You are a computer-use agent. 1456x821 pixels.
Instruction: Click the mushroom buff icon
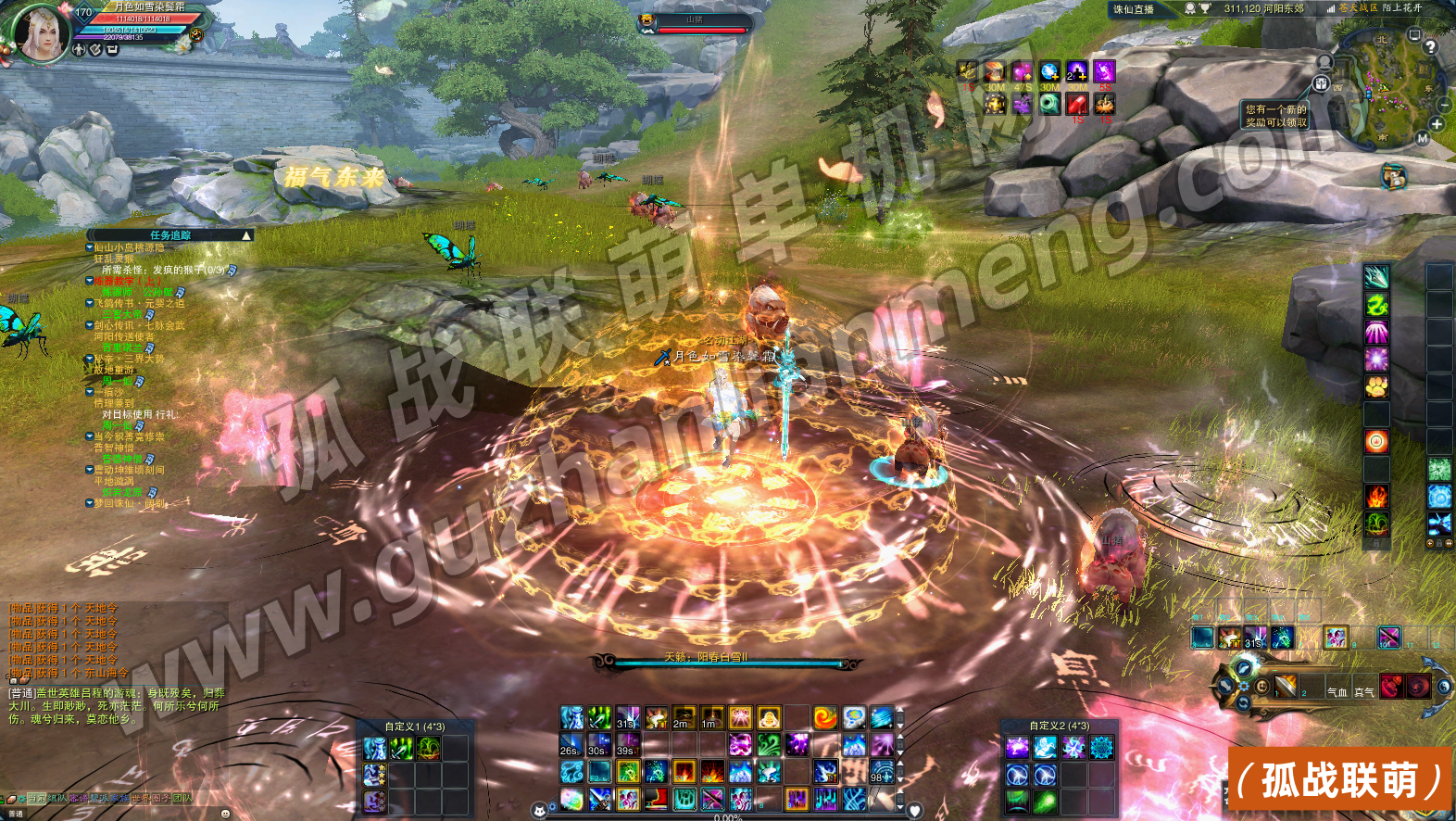click(994, 71)
